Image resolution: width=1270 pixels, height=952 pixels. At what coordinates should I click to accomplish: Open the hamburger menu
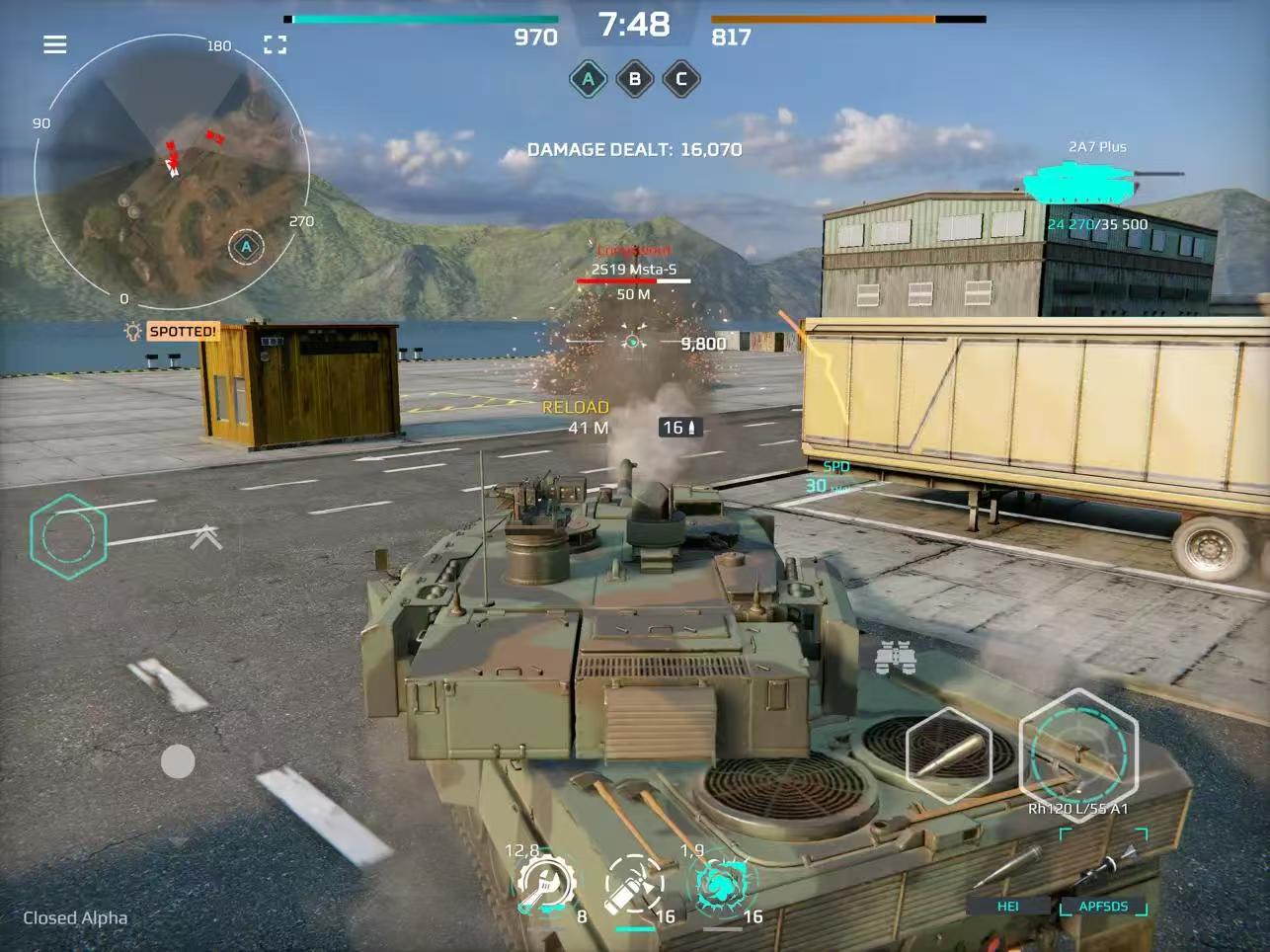(54, 43)
